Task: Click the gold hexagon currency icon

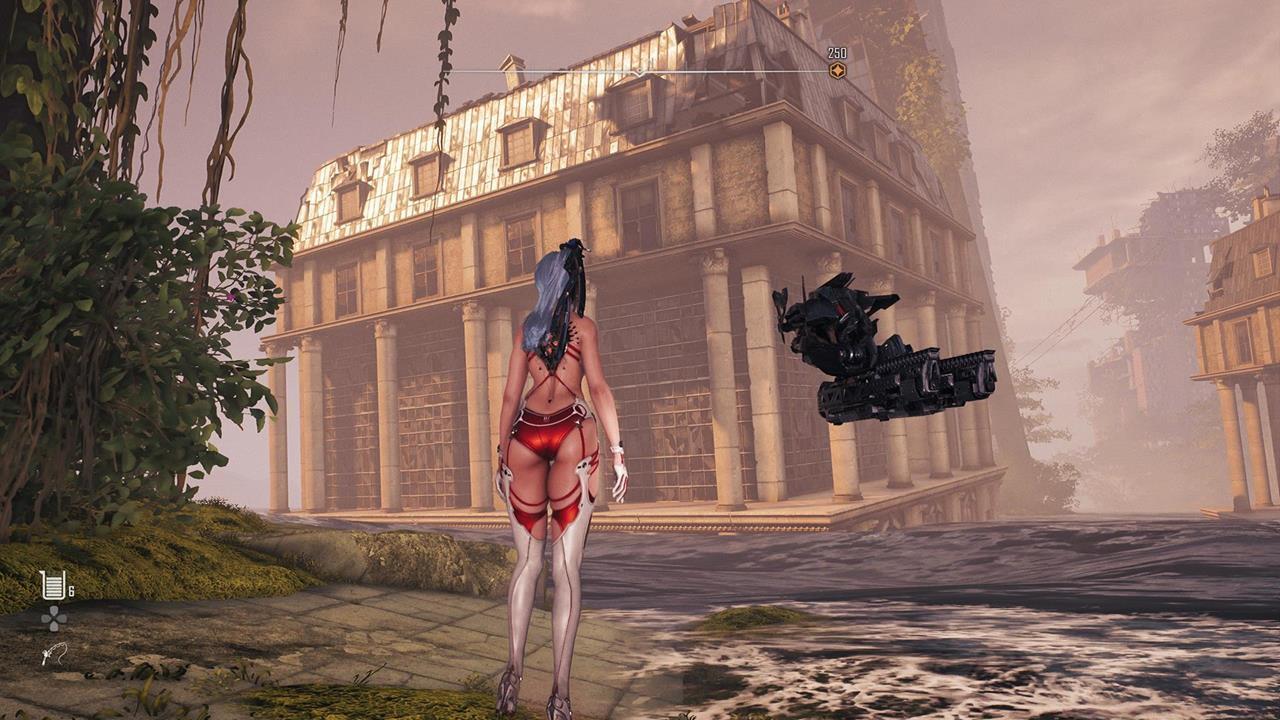Action: pyautogui.click(x=838, y=70)
